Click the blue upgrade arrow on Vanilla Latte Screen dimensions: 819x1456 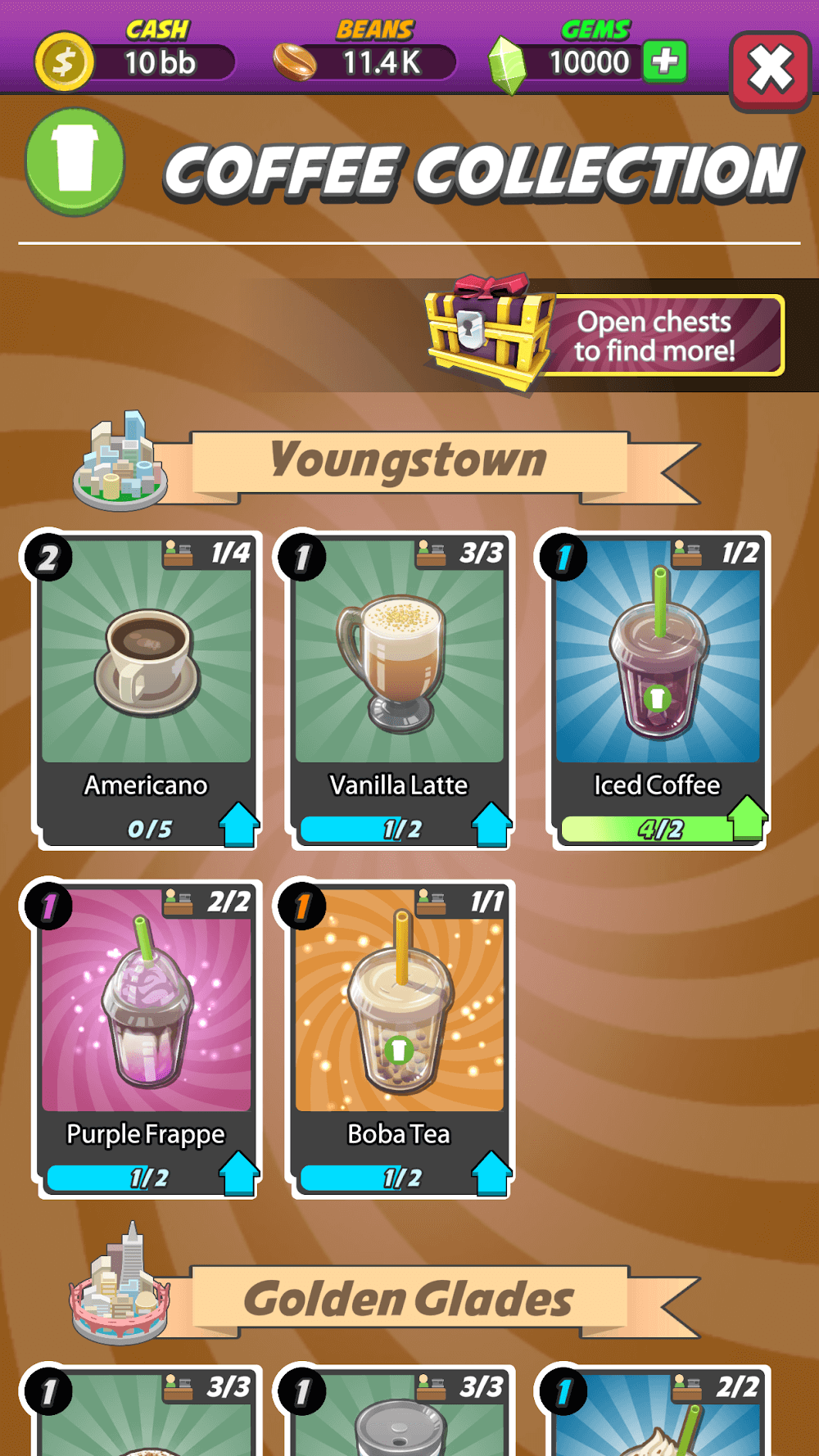[x=491, y=824]
